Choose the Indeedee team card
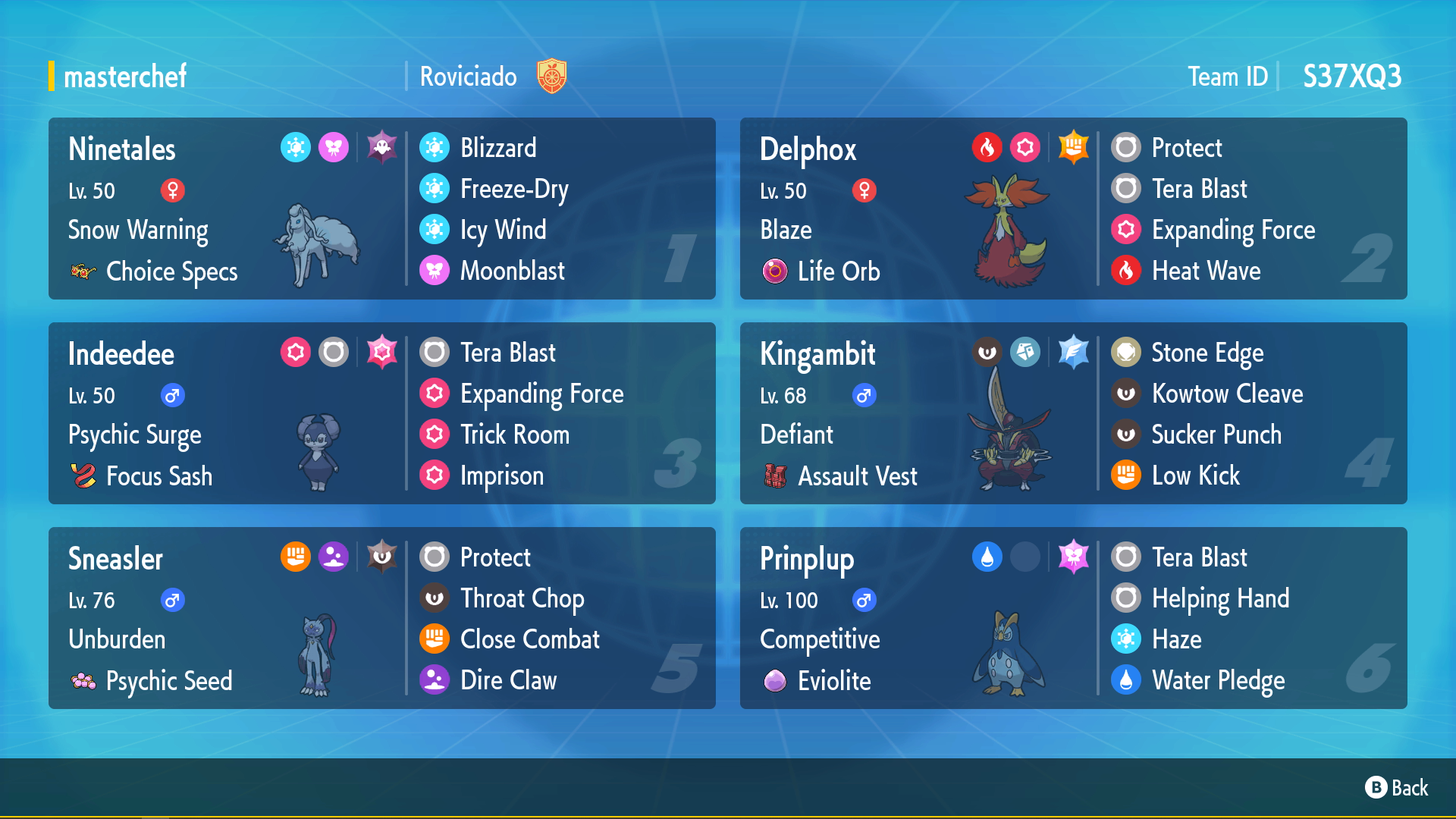 click(x=381, y=413)
